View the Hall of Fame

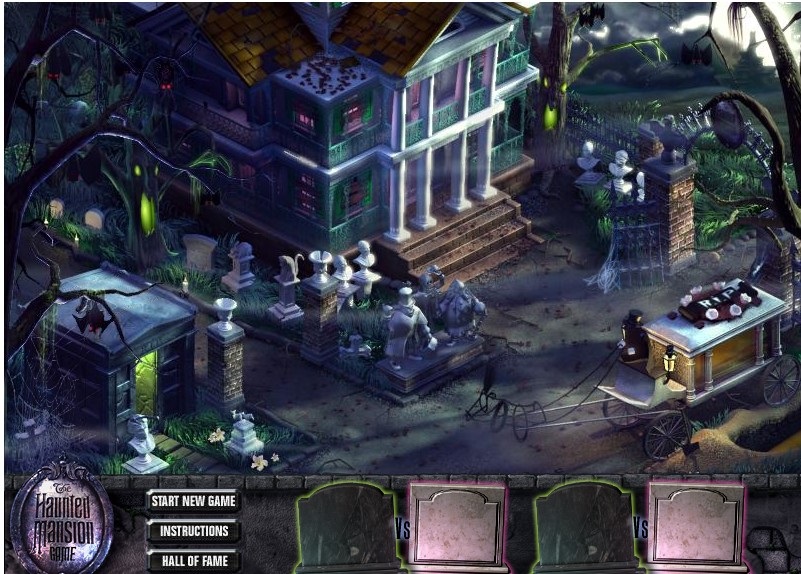(194, 561)
